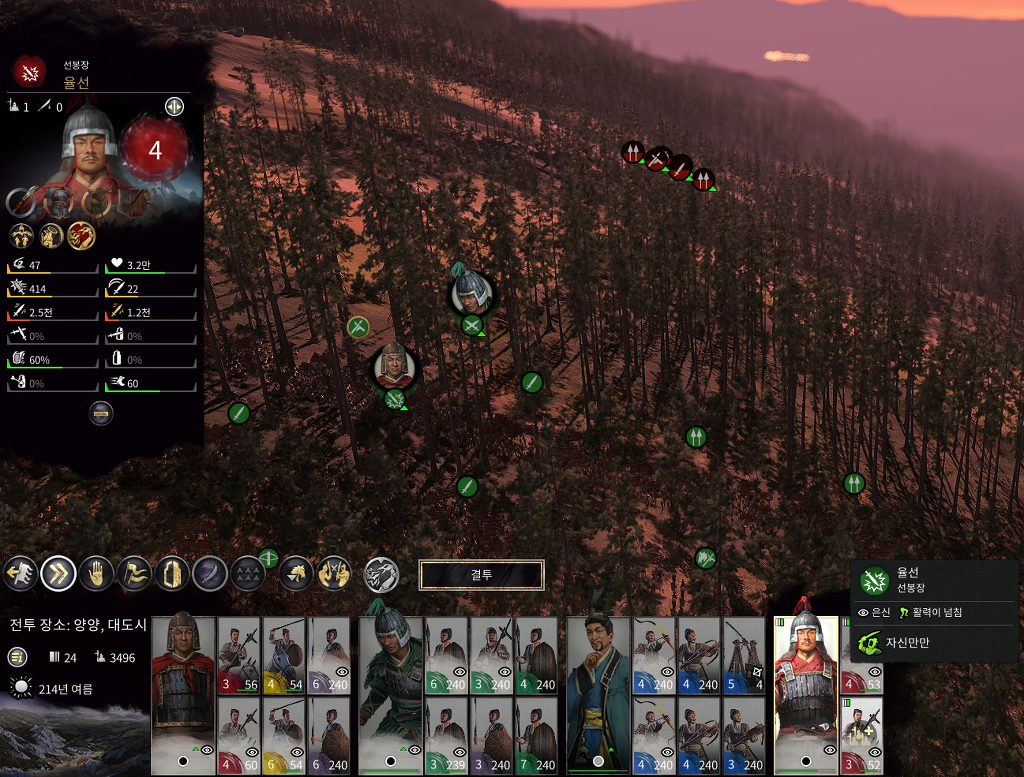Screen dimensions: 1024x777
Task: Activate the halt open-hand command
Action: (97, 573)
